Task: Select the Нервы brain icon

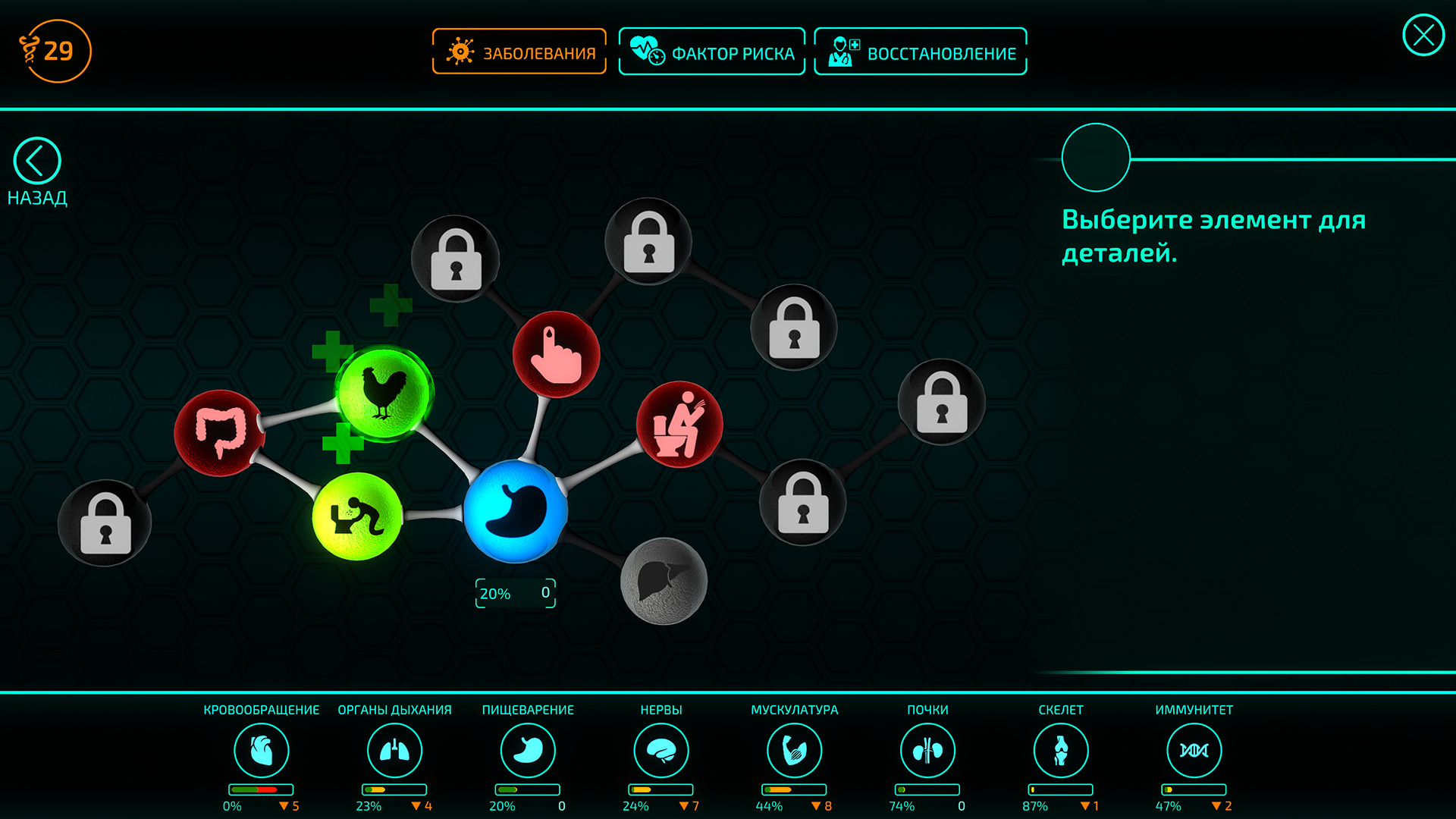Action: 661,749
